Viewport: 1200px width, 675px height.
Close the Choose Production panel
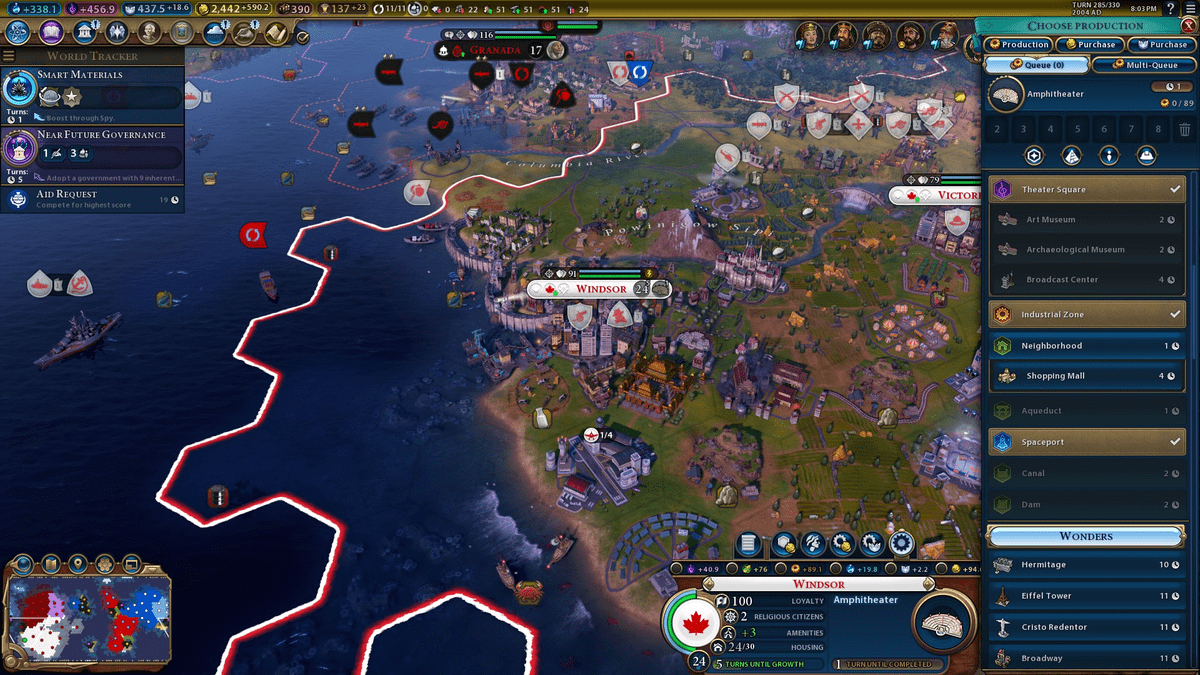point(1187,25)
